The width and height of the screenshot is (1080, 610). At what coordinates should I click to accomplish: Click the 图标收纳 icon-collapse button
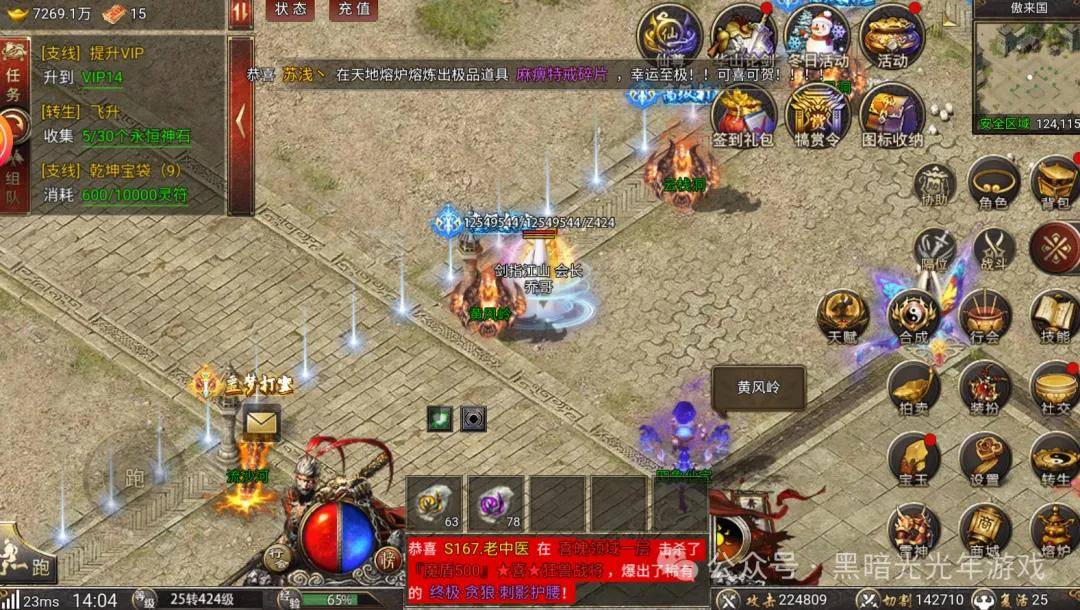[x=891, y=115]
